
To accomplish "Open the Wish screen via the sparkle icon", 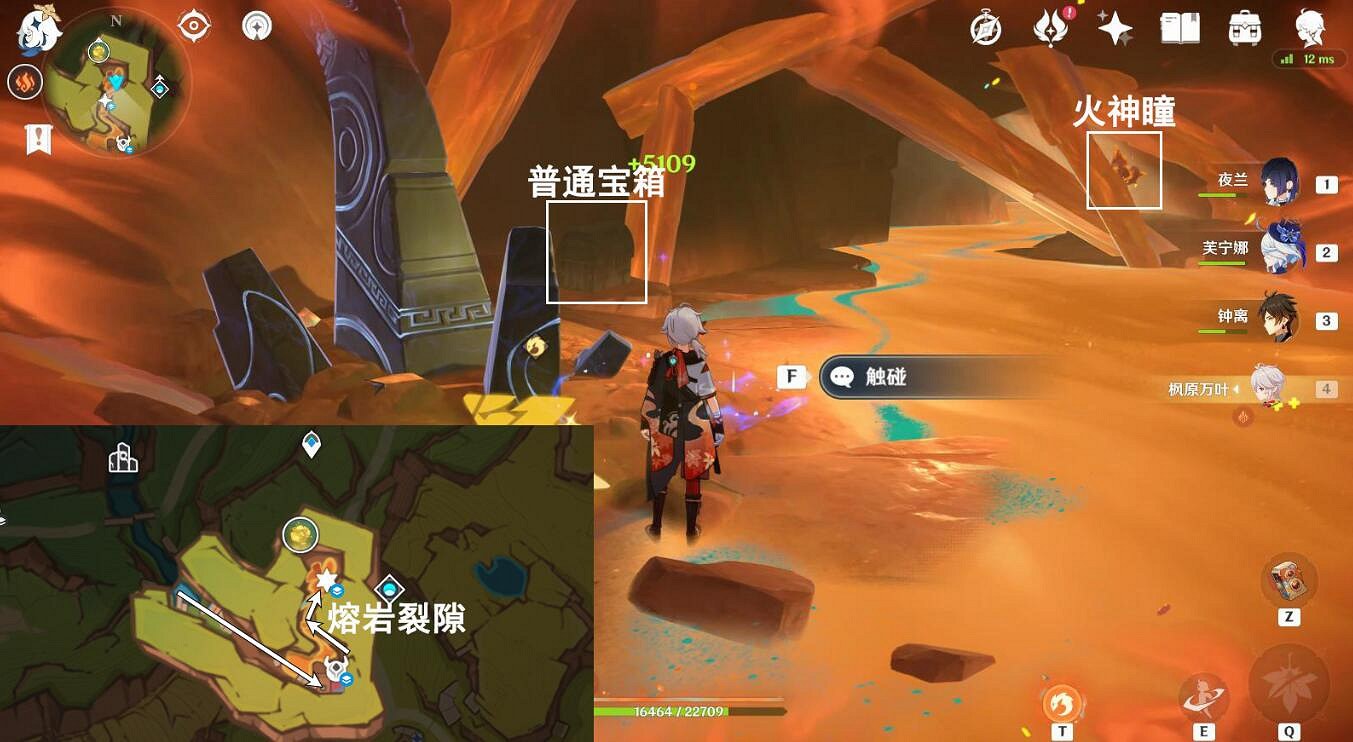I will coord(1117,30).
